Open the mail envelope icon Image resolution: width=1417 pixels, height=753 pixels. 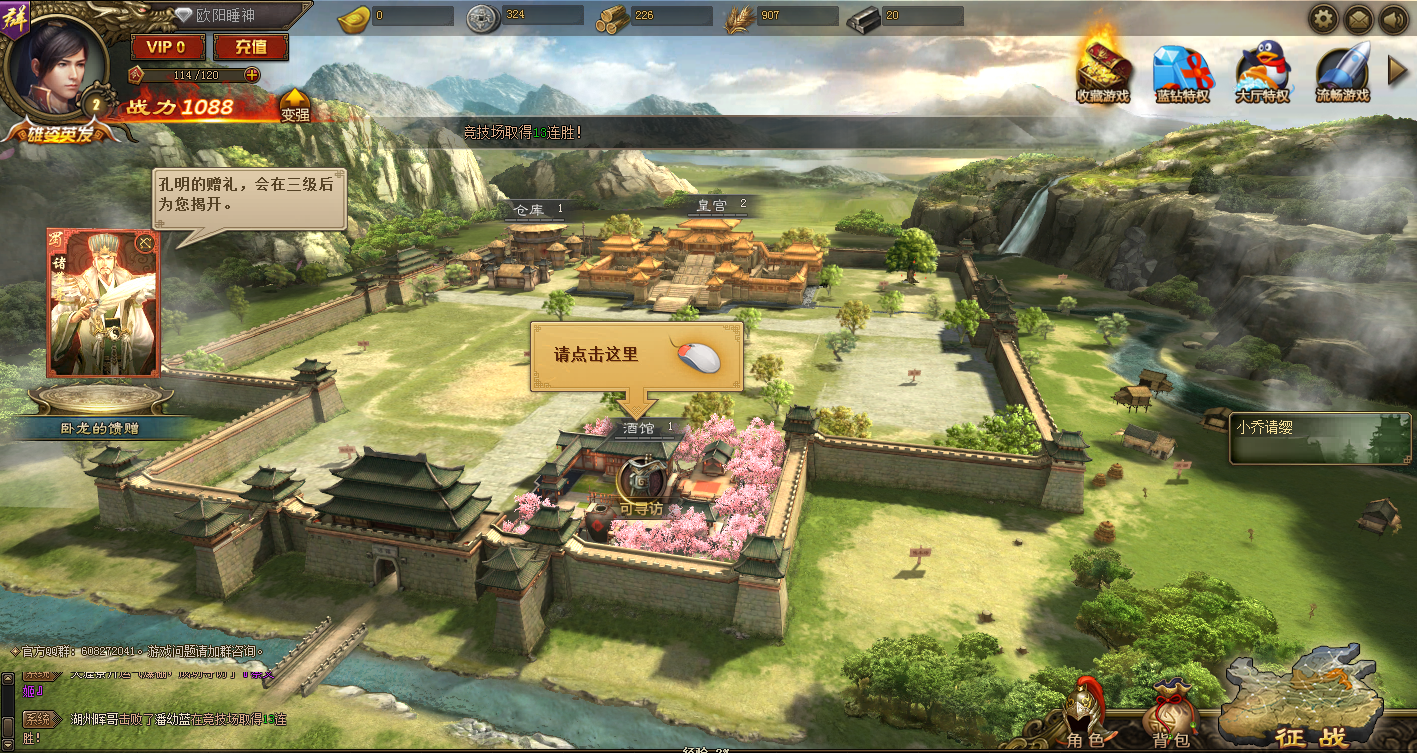pyautogui.click(x=1358, y=18)
